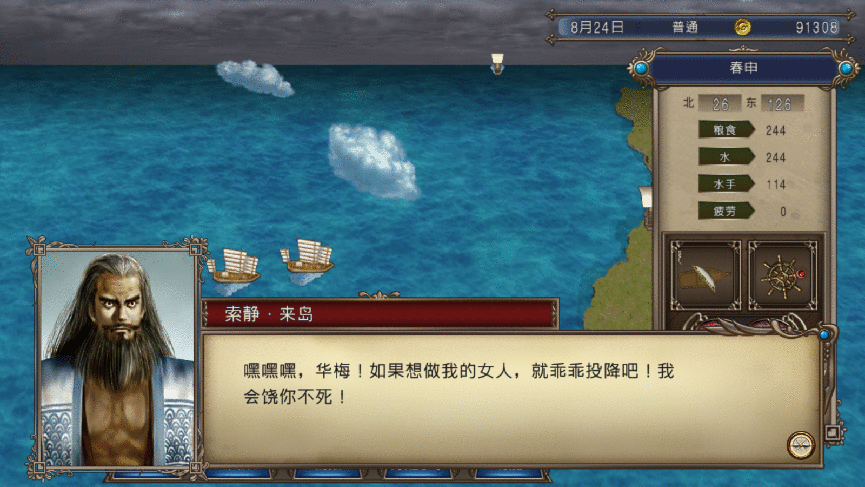Click the 春申 location name header
The image size is (865, 487).
click(x=742, y=69)
